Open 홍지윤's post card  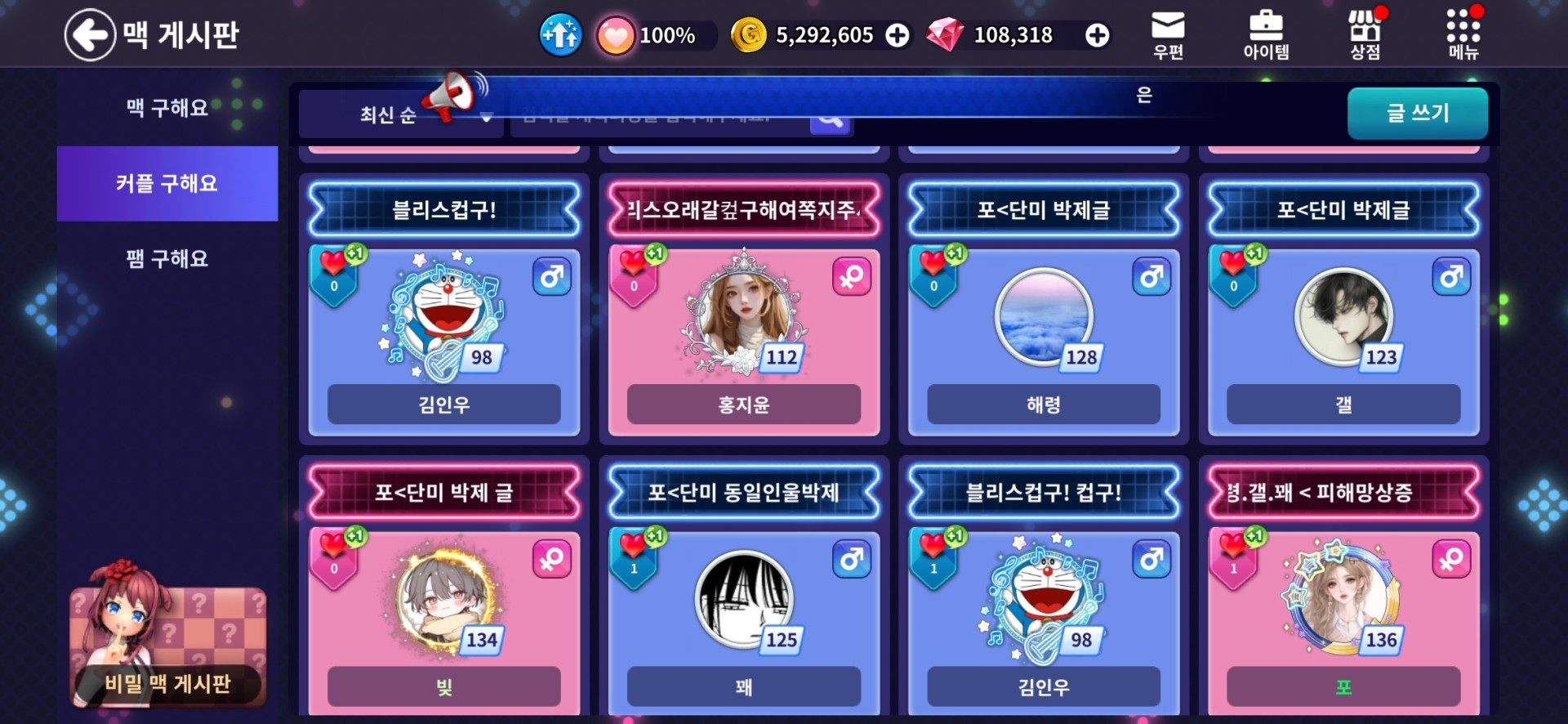click(x=743, y=327)
